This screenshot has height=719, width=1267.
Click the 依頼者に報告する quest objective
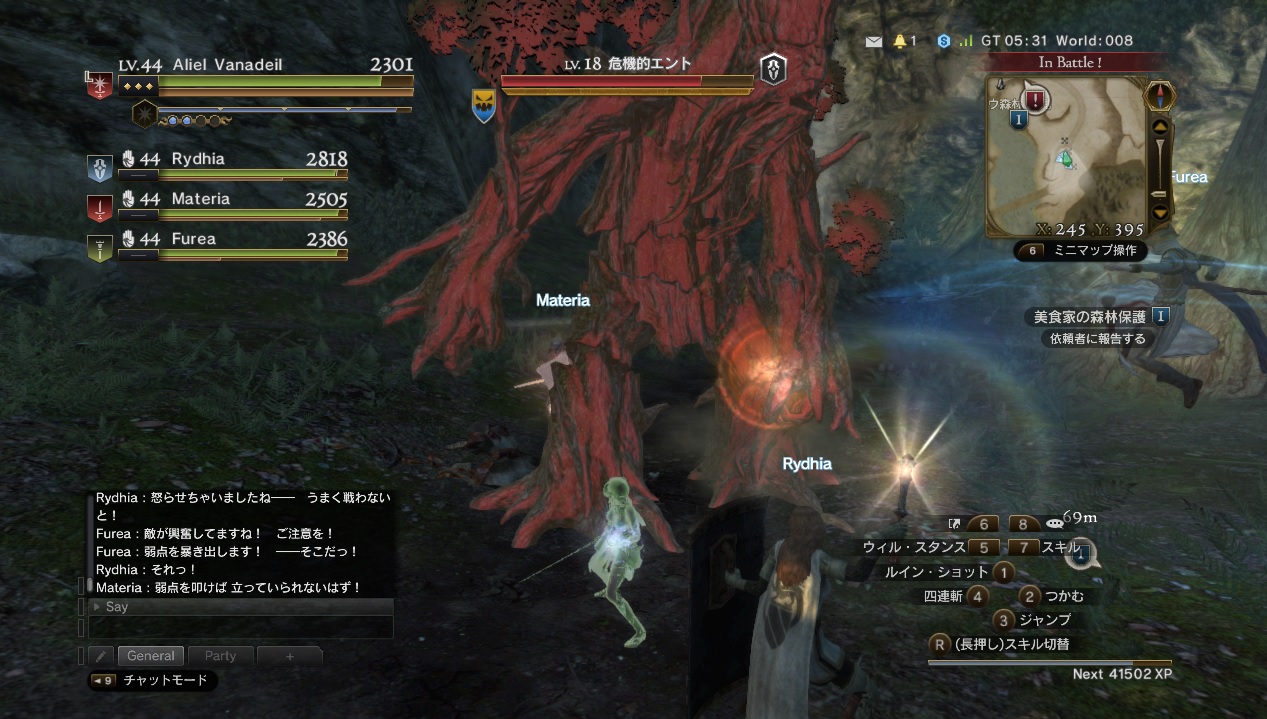click(1097, 339)
